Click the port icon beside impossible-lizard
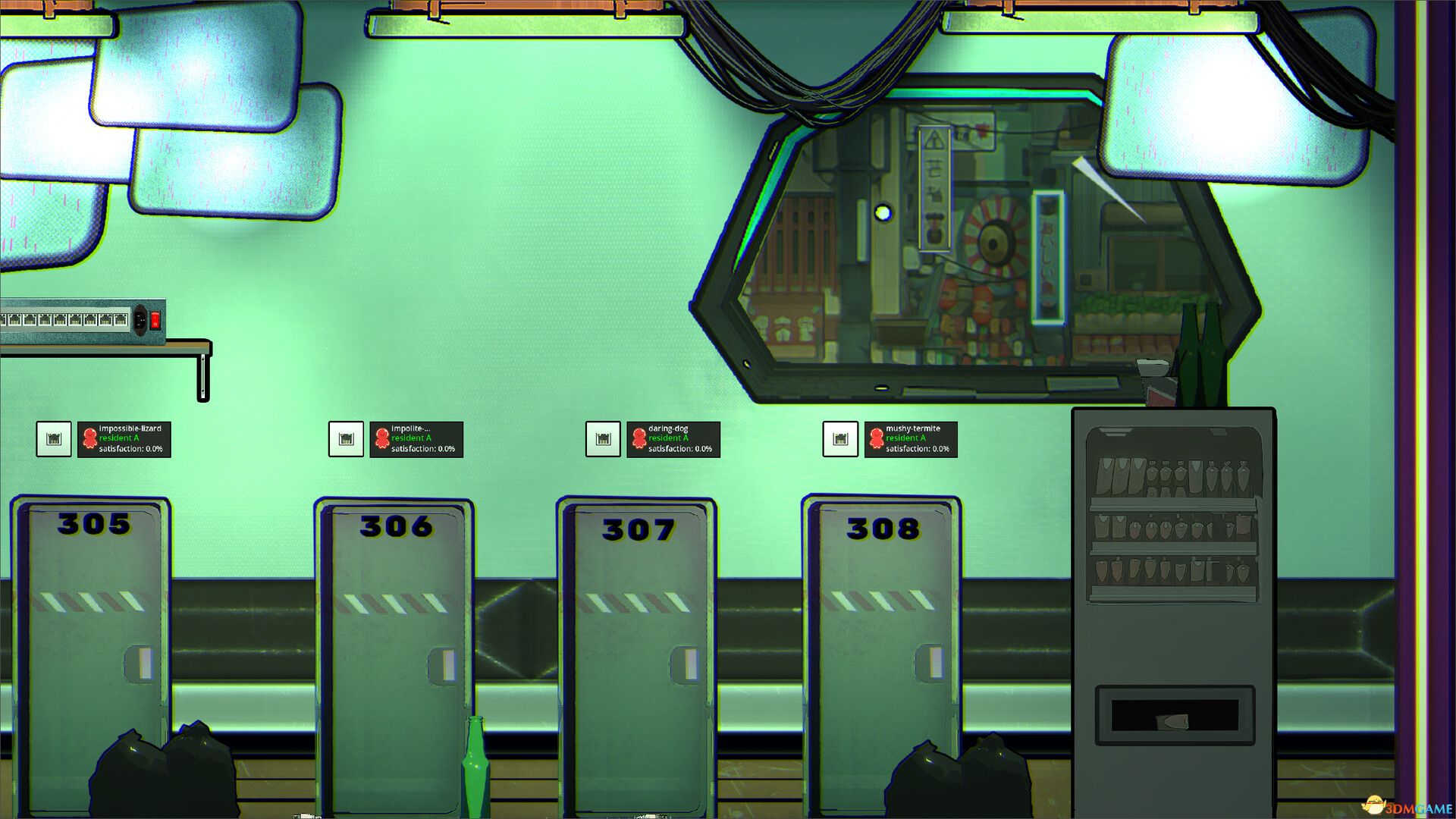The image size is (1456, 819). point(52,438)
